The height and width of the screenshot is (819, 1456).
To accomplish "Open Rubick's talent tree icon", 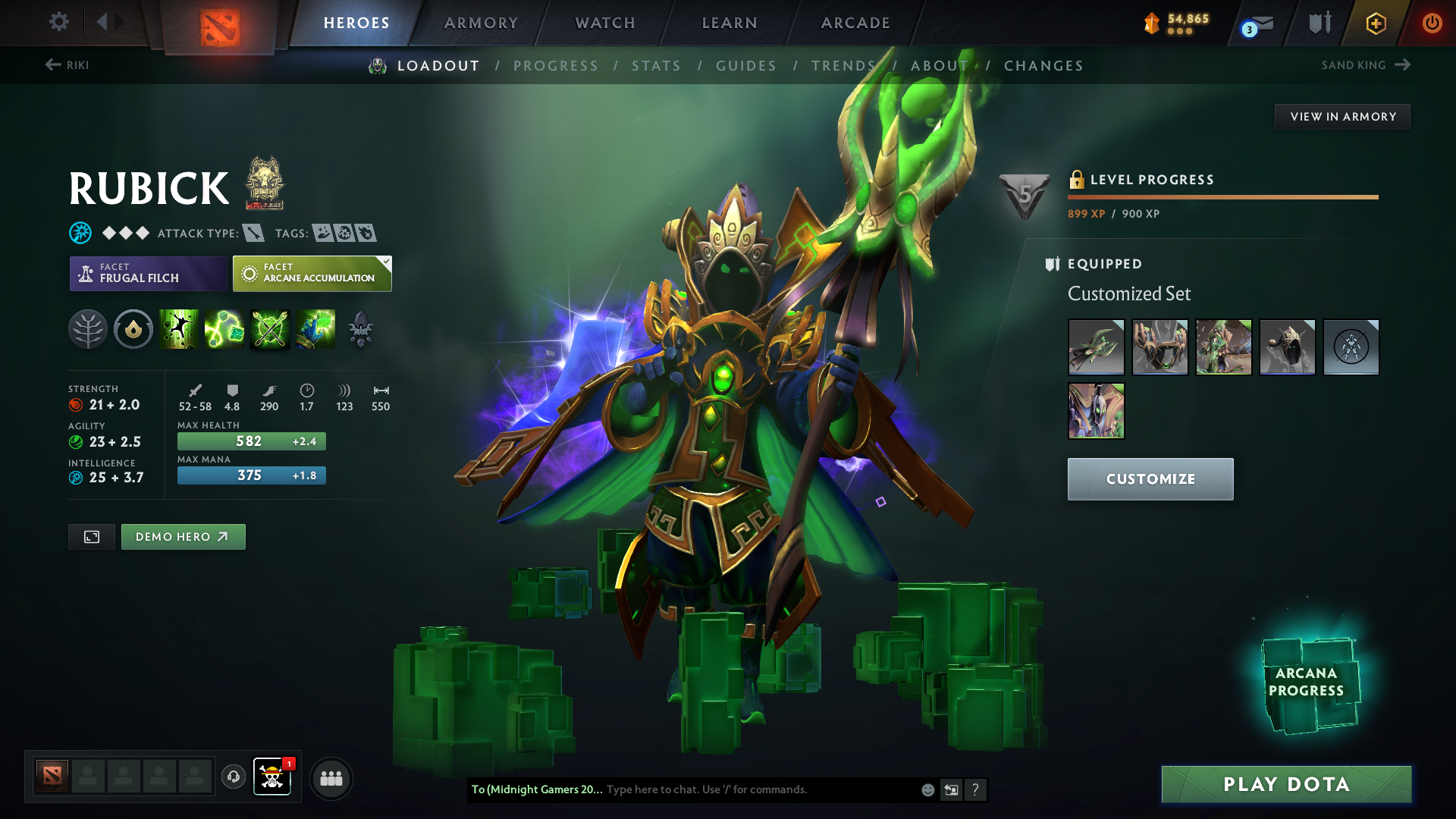I will 88,329.
